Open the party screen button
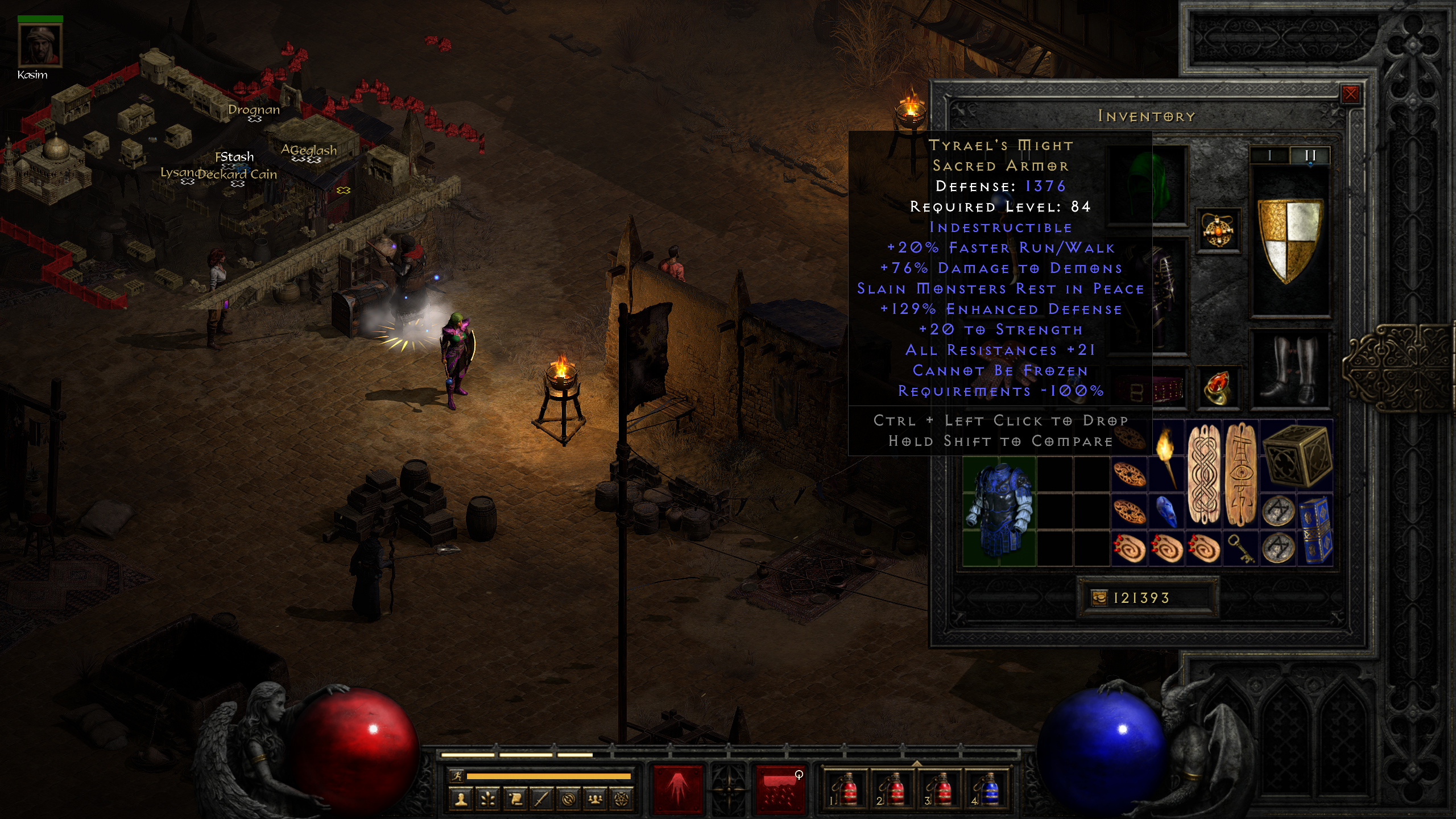Screen dimensions: 1456x819 [595, 799]
